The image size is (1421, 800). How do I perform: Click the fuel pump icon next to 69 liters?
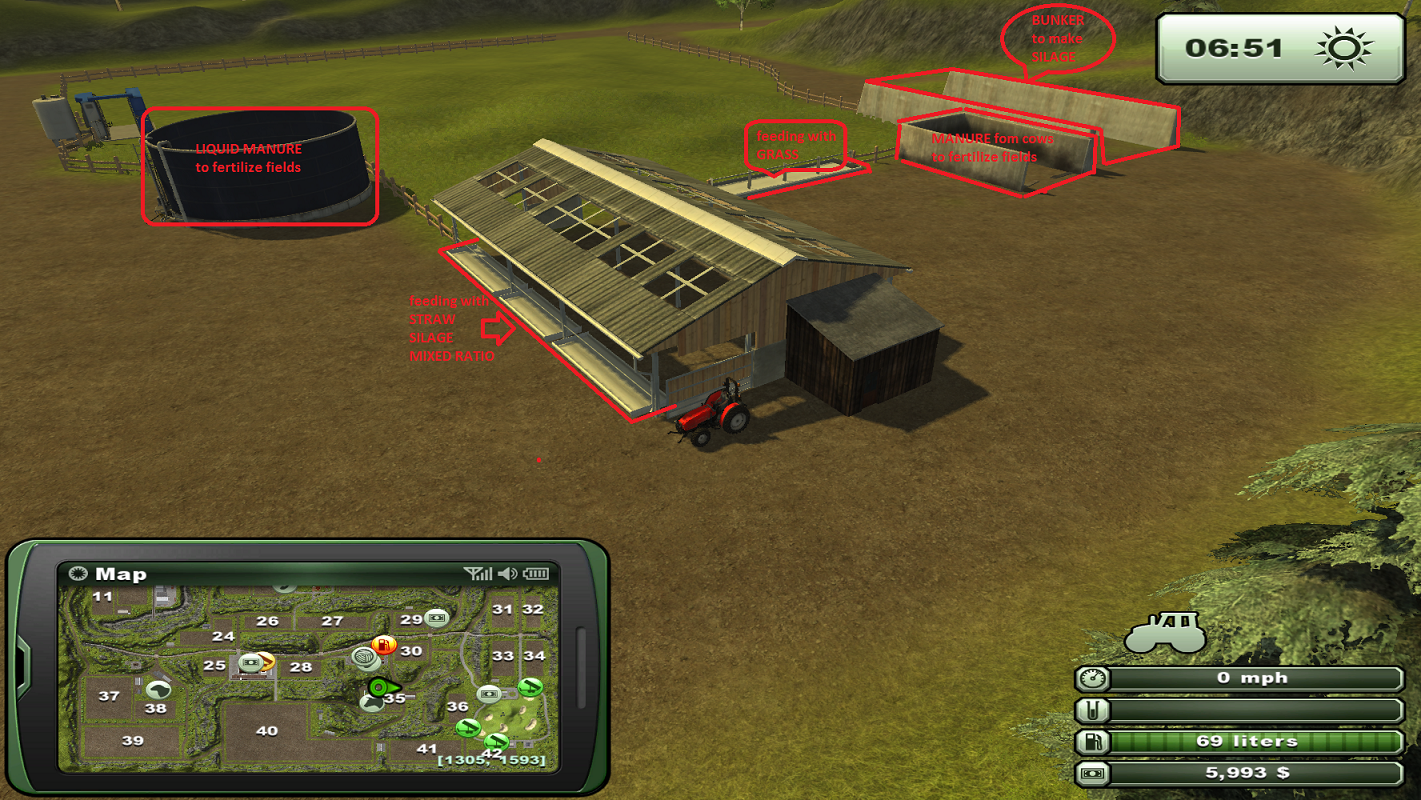[x=1091, y=743]
